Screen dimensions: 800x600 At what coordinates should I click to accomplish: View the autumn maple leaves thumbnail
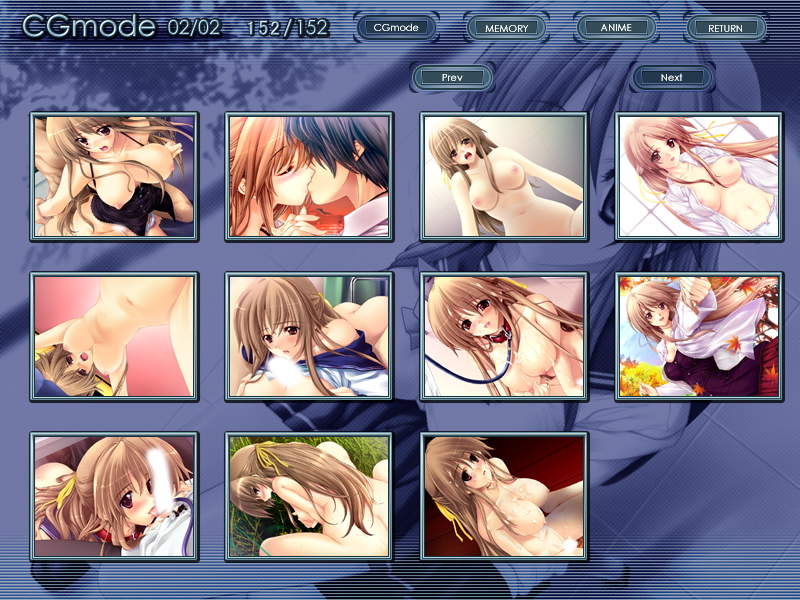tap(697, 336)
